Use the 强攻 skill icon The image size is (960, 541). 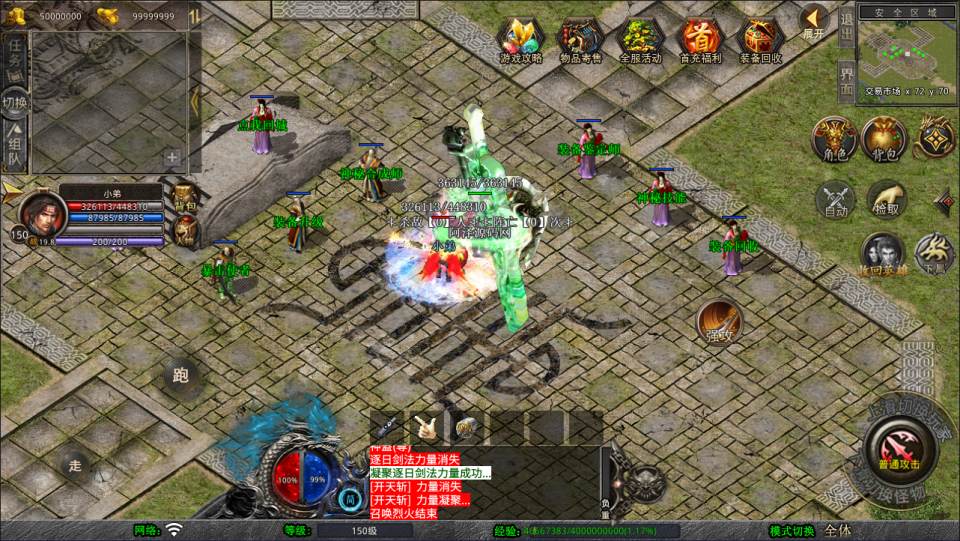pos(718,320)
